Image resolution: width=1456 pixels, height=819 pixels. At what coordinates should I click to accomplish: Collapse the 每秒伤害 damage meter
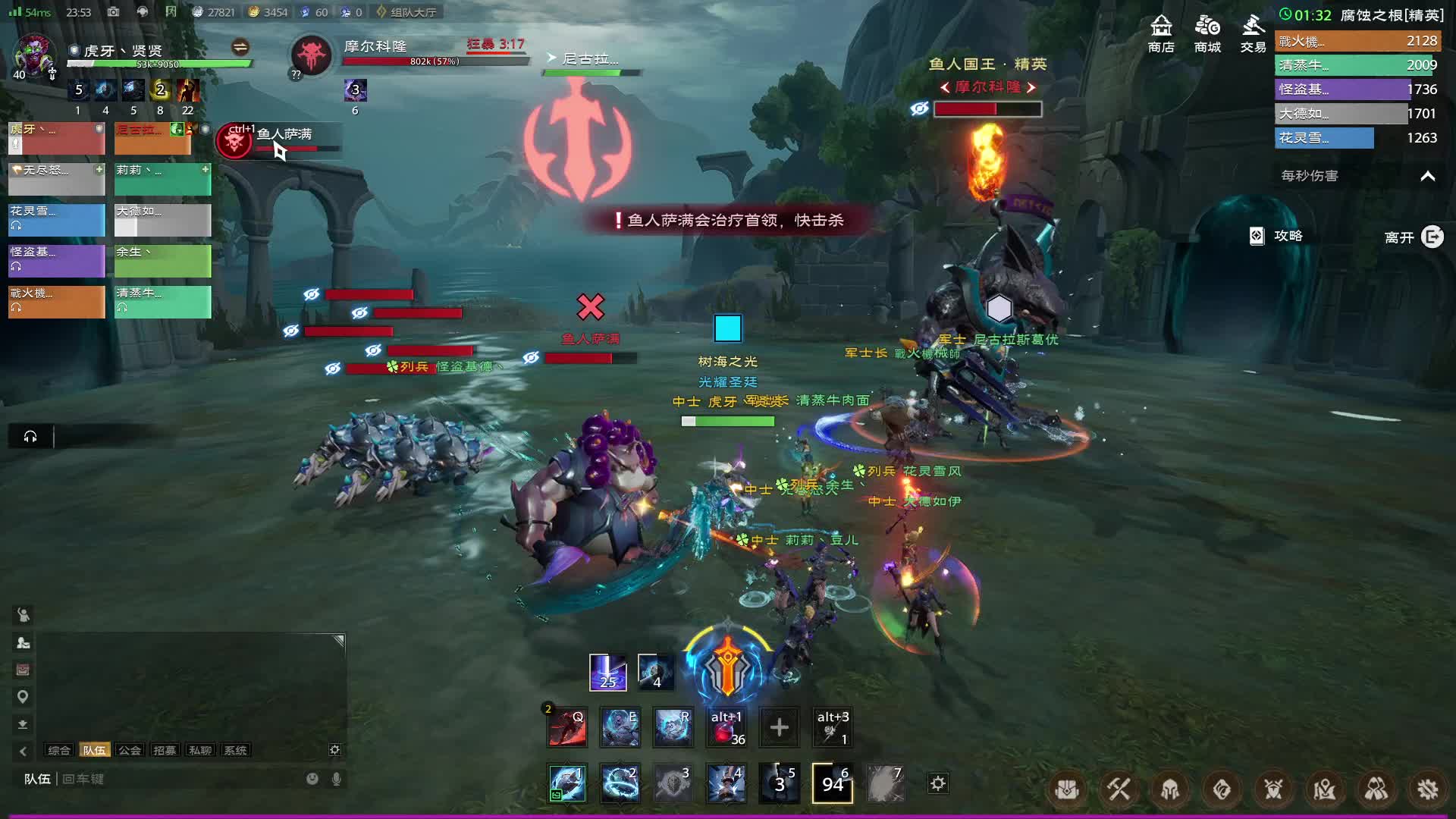(x=1427, y=176)
